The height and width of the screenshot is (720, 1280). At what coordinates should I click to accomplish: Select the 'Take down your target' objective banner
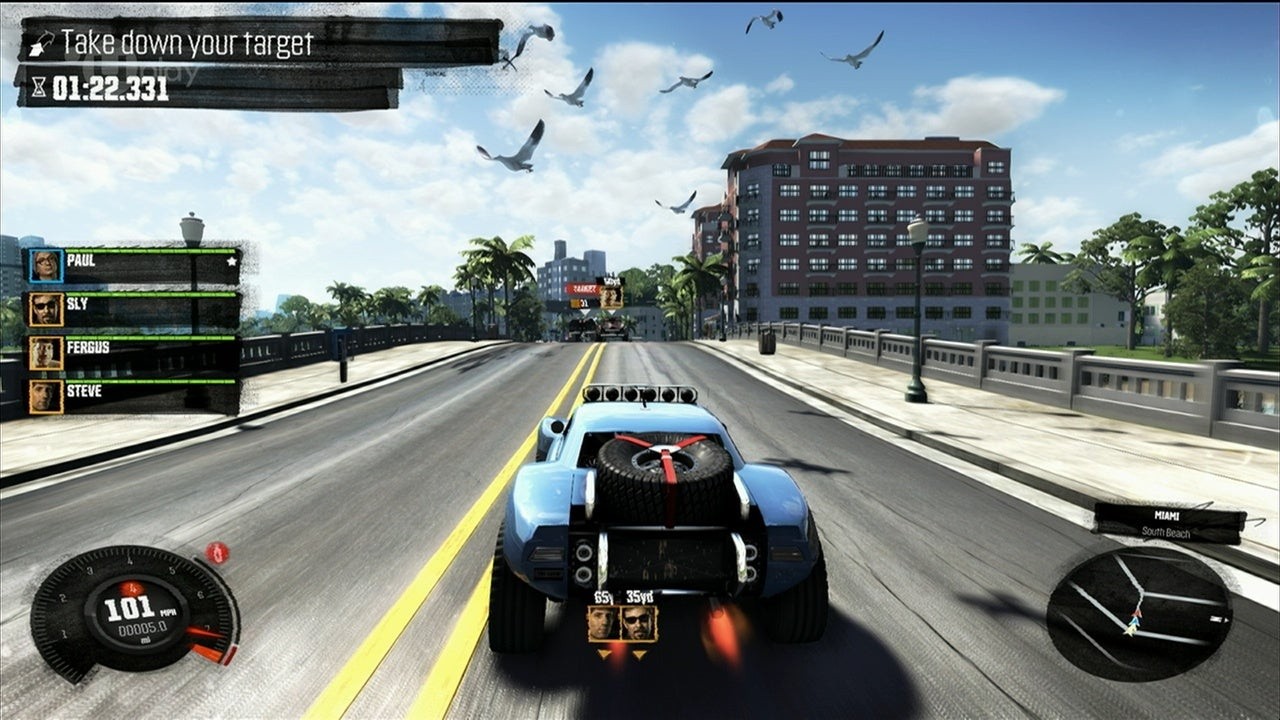(x=260, y=43)
